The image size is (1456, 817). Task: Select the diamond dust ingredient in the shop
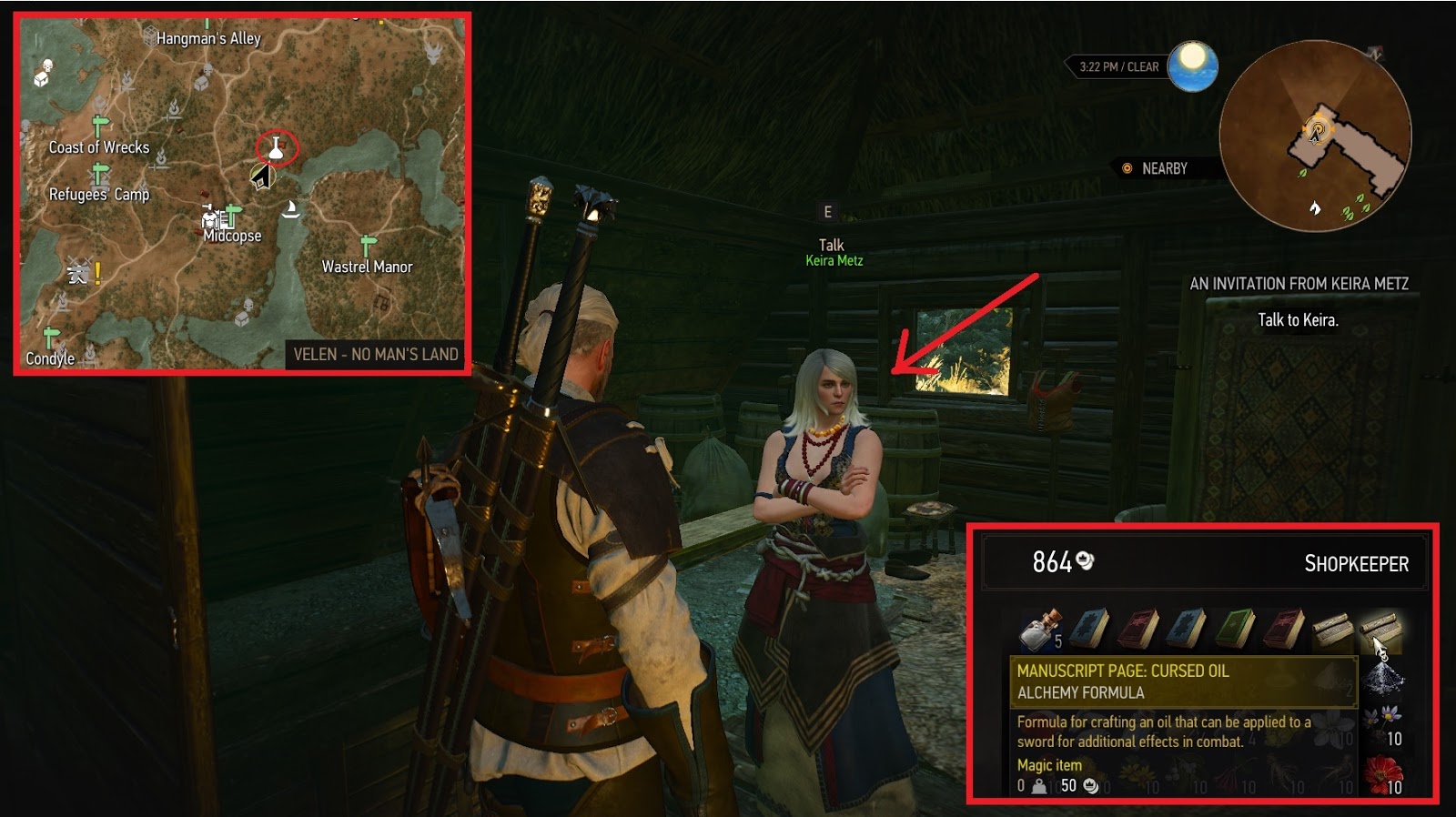coord(1383,679)
